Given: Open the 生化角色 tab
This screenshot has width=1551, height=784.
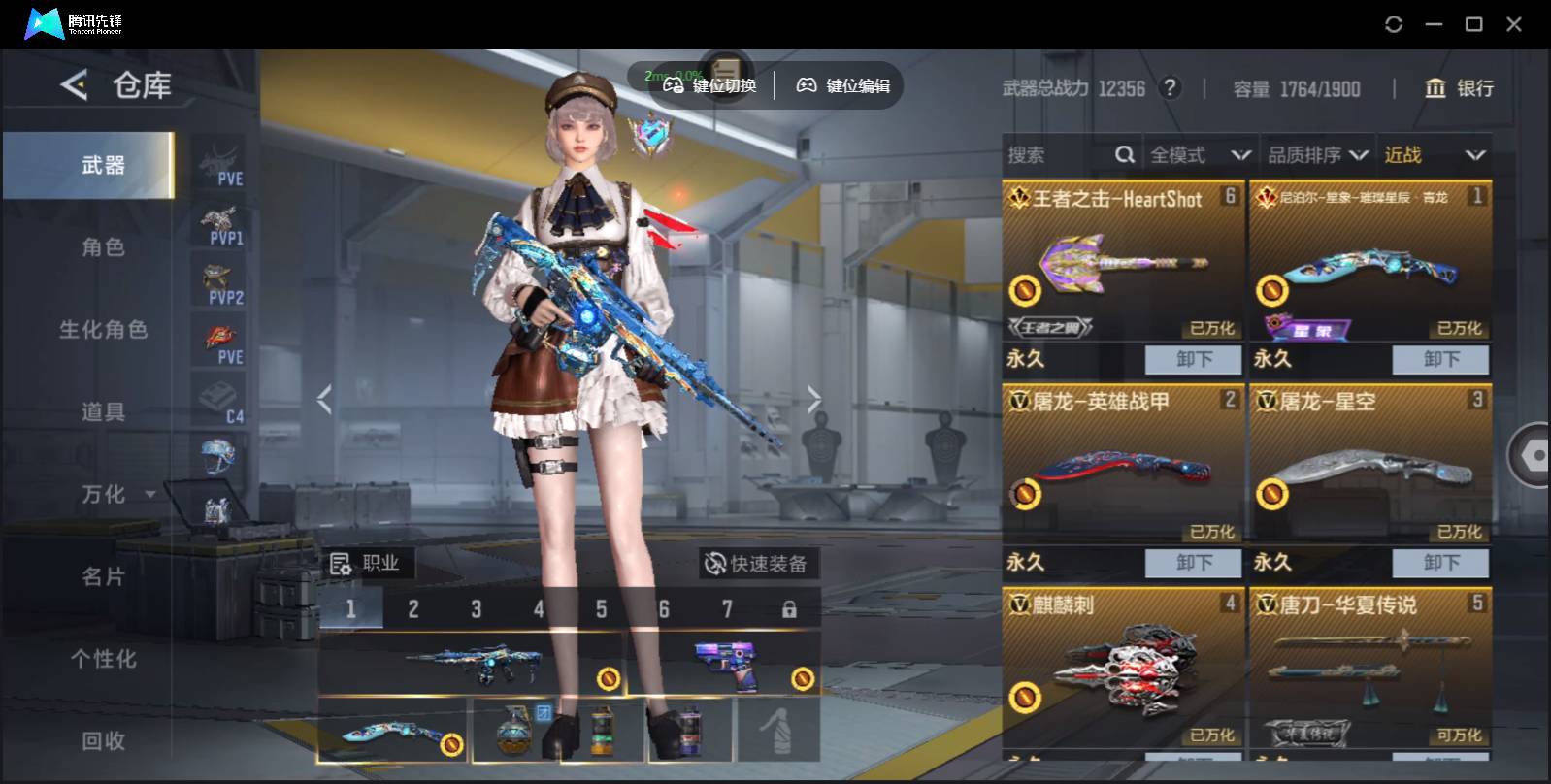Looking at the screenshot, I should (x=103, y=330).
